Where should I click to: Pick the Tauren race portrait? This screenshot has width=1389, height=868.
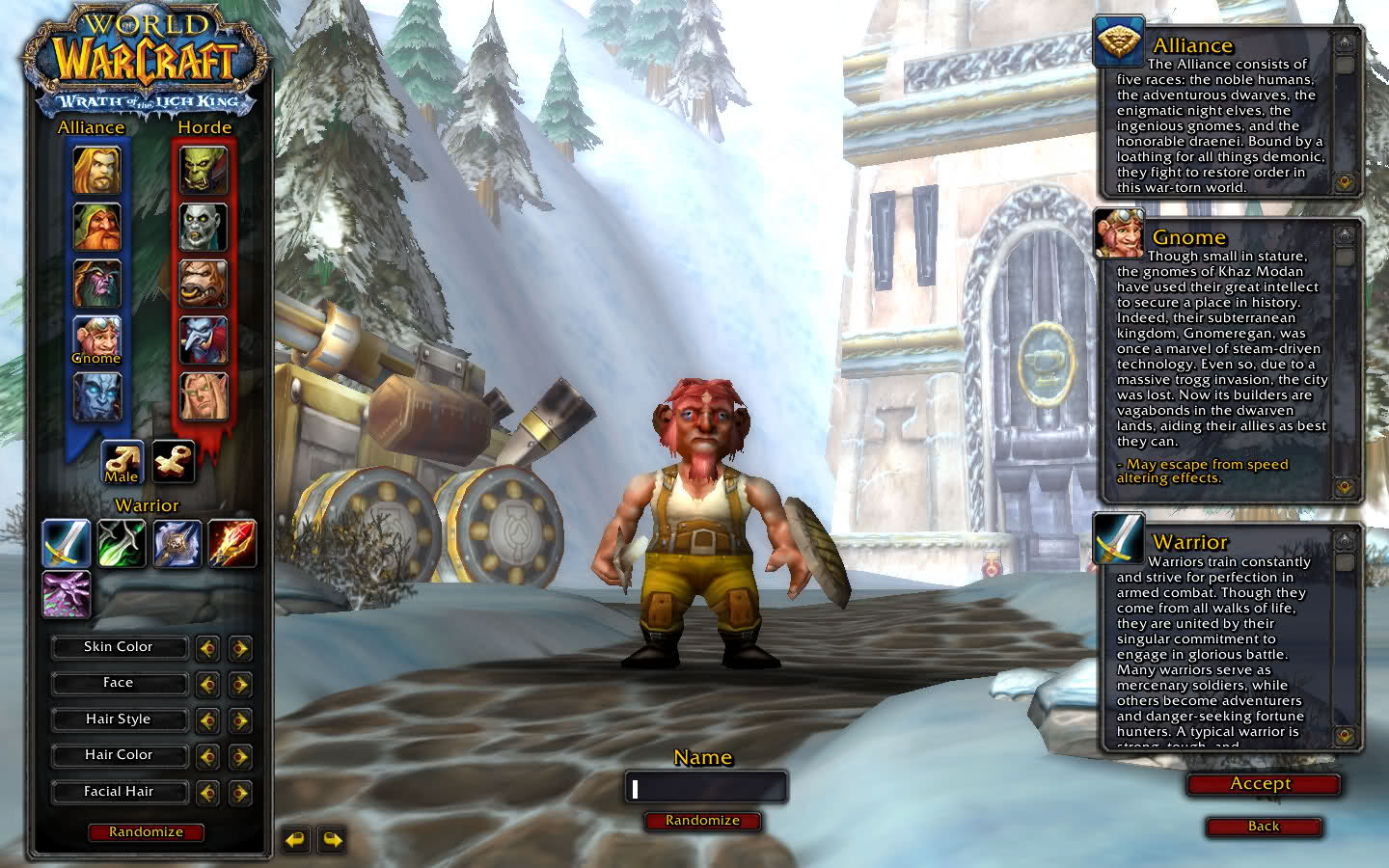(204, 284)
